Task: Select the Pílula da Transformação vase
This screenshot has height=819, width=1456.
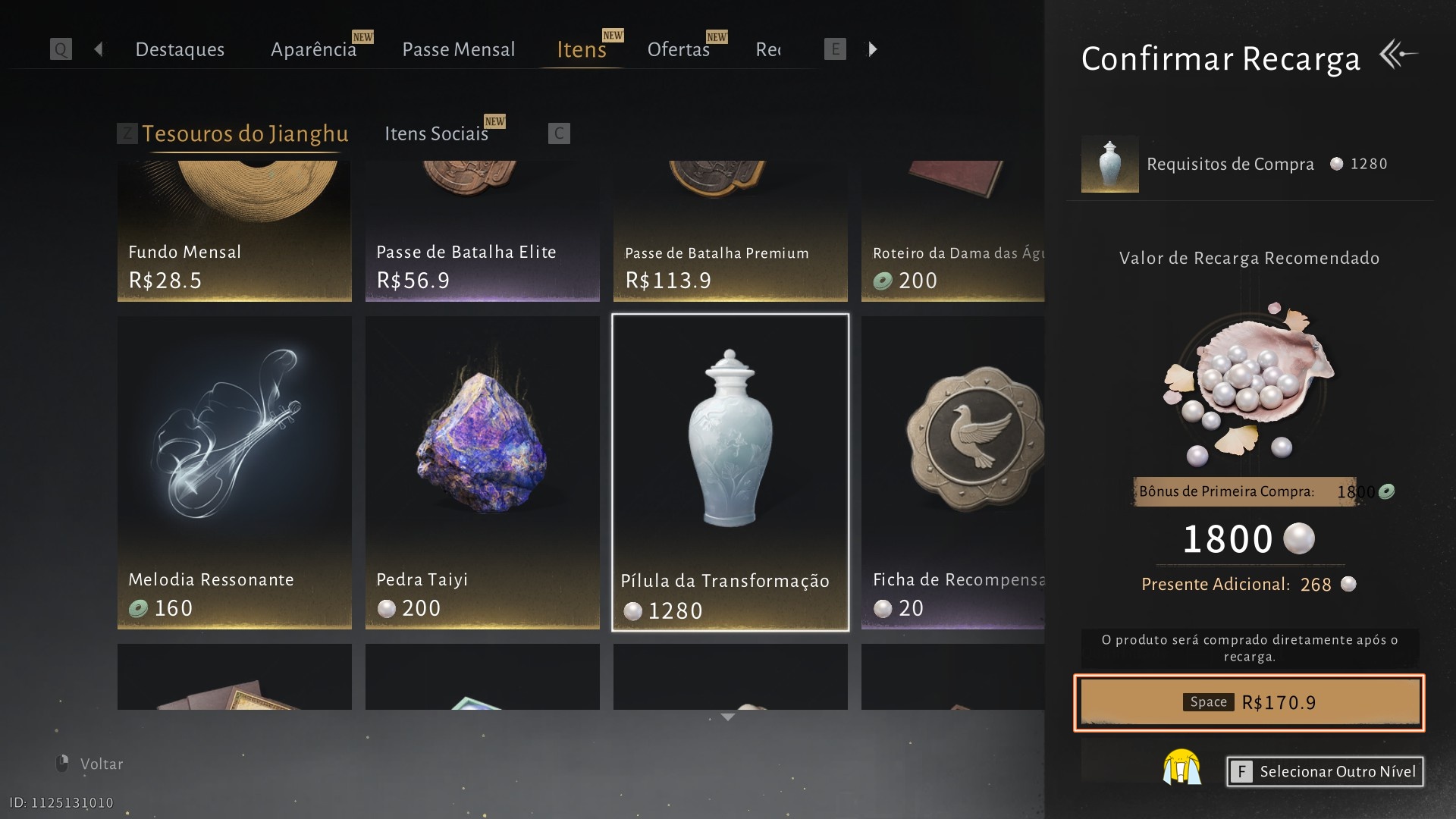Action: pos(730,472)
